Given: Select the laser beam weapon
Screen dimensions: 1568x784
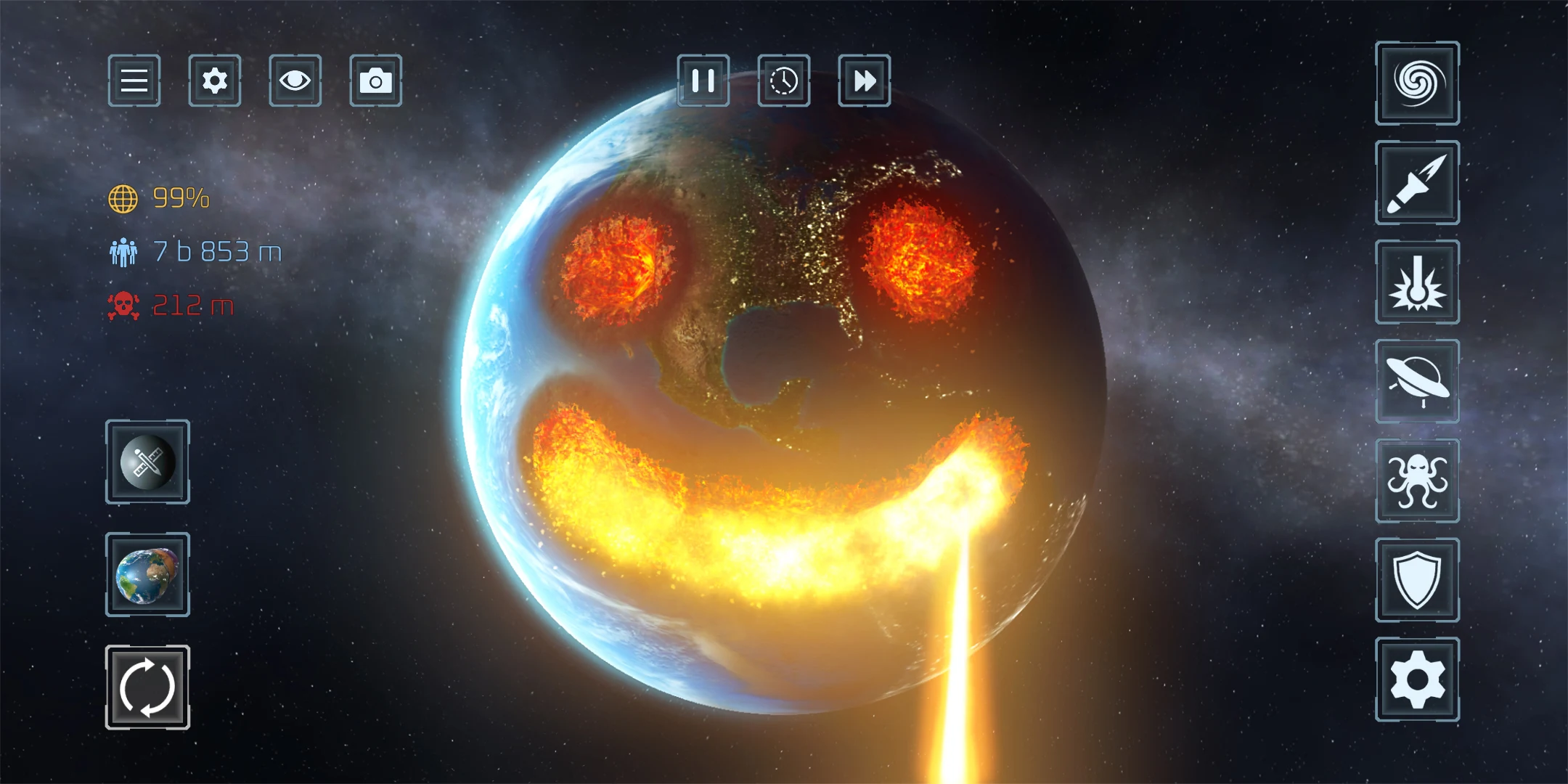Looking at the screenshot, I should pos(1417,282).
